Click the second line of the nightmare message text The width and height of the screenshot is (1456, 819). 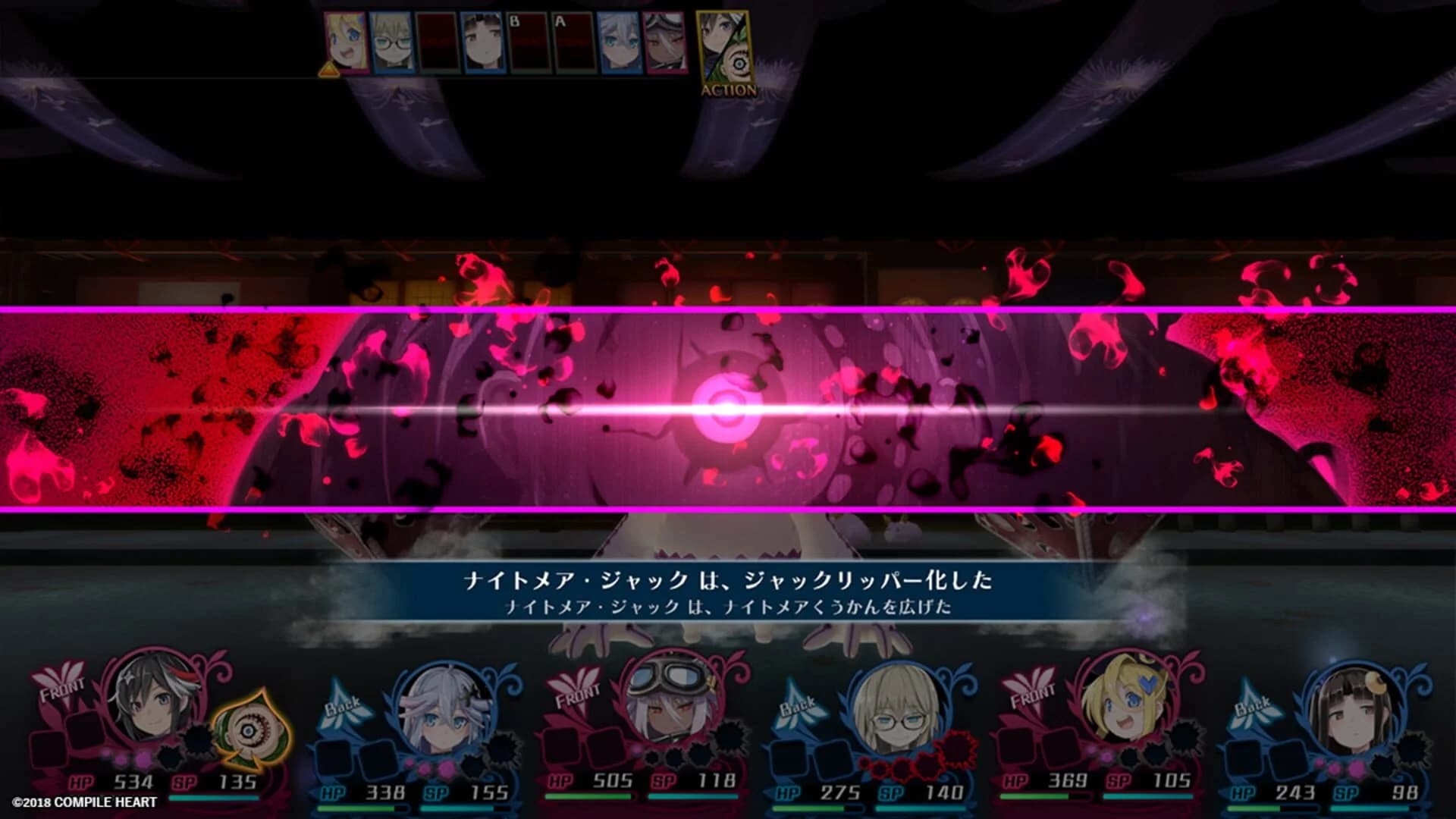tap(728, 607)
